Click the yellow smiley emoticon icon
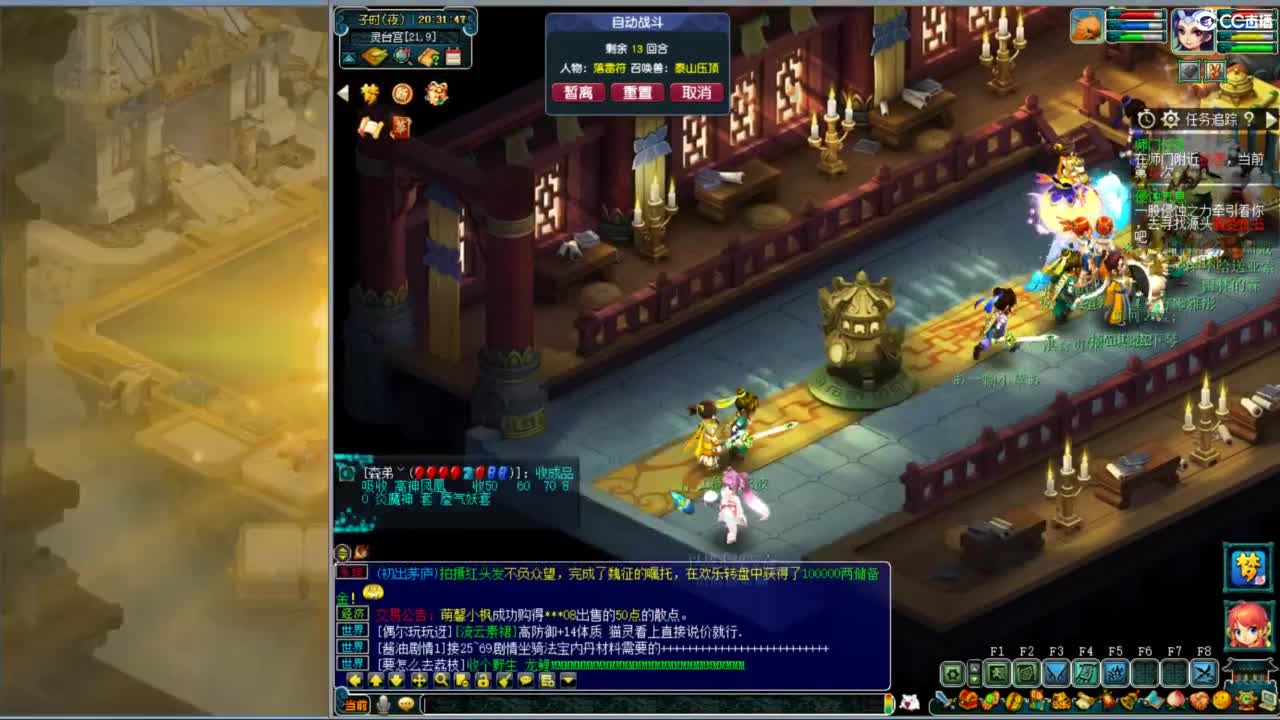Image resolution: width=1280 pixels, height=720 pixels. [x=1220, y=701]
